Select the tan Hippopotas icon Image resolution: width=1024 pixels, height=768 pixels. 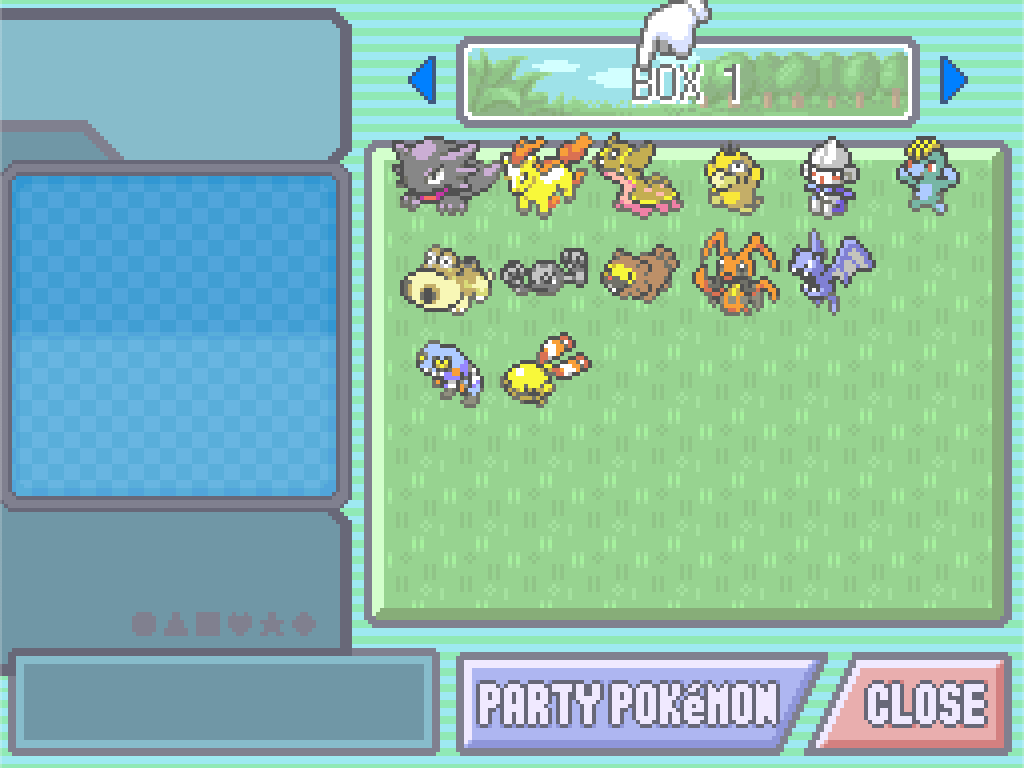446,277
